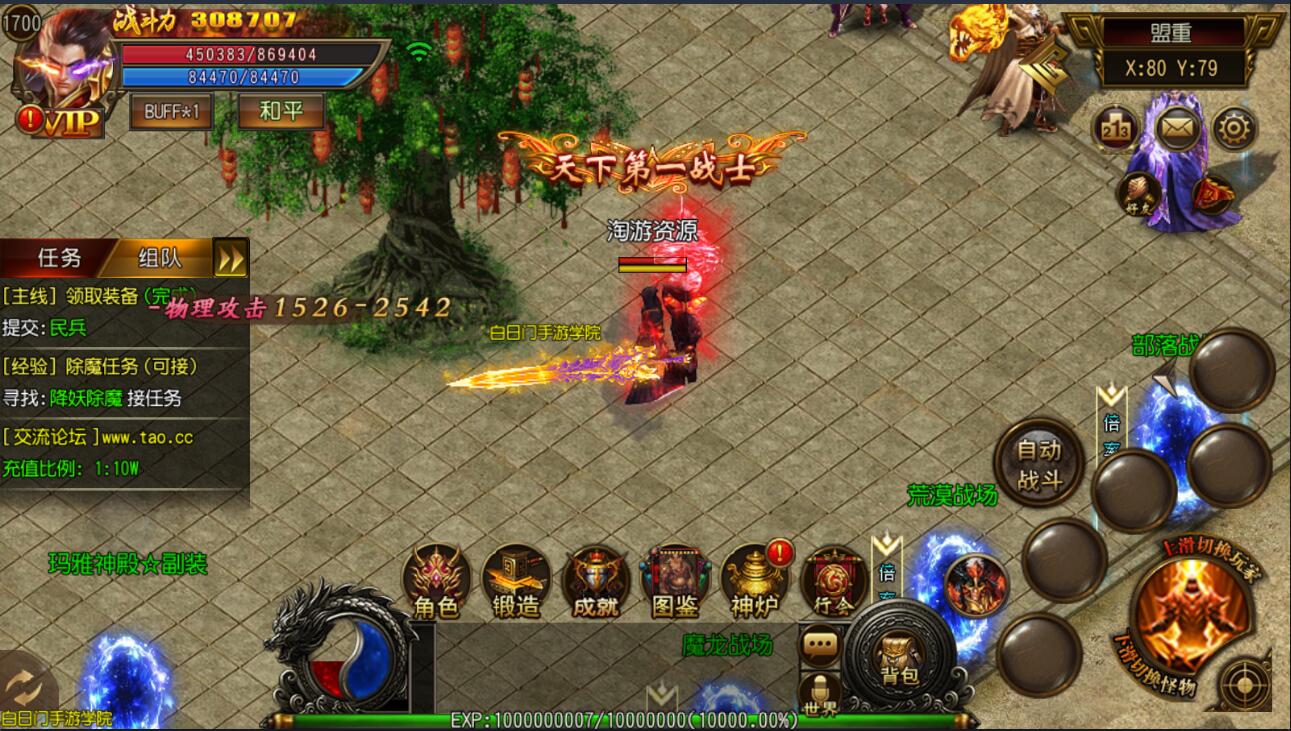Open the gear settings icon
This screenshot has height=731, width=1291.
1235,128
